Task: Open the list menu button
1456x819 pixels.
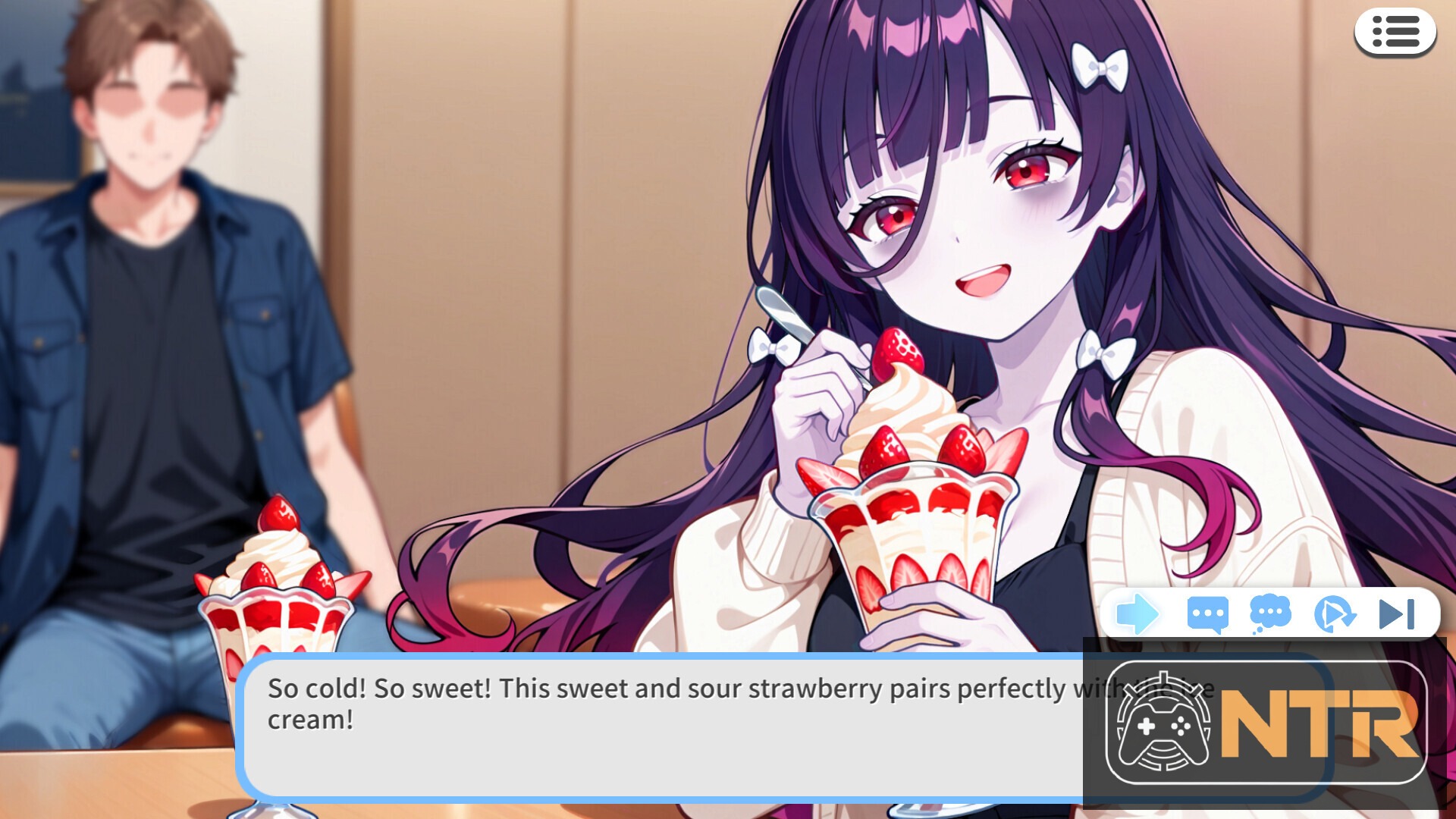Action: click(1395, 33)
